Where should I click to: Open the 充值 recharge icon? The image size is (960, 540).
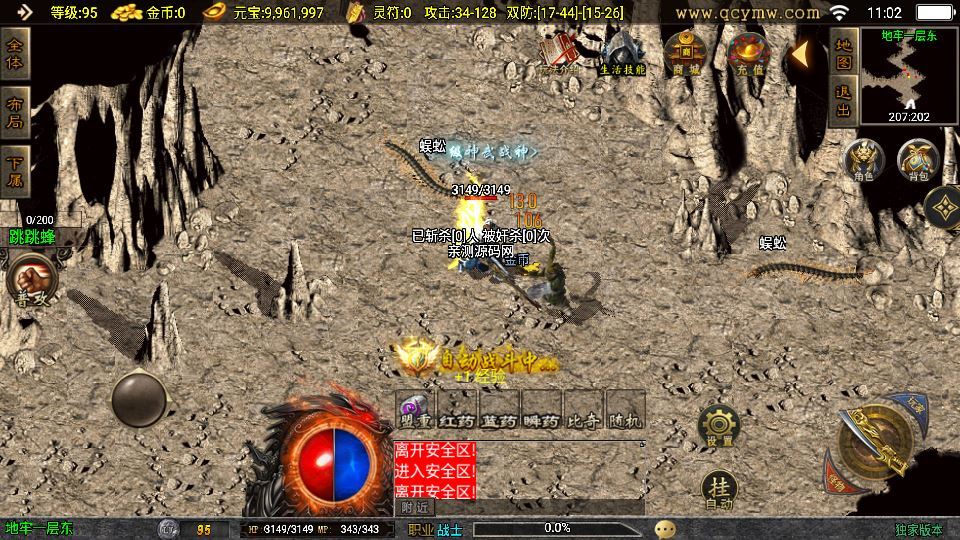pos(747,52)
